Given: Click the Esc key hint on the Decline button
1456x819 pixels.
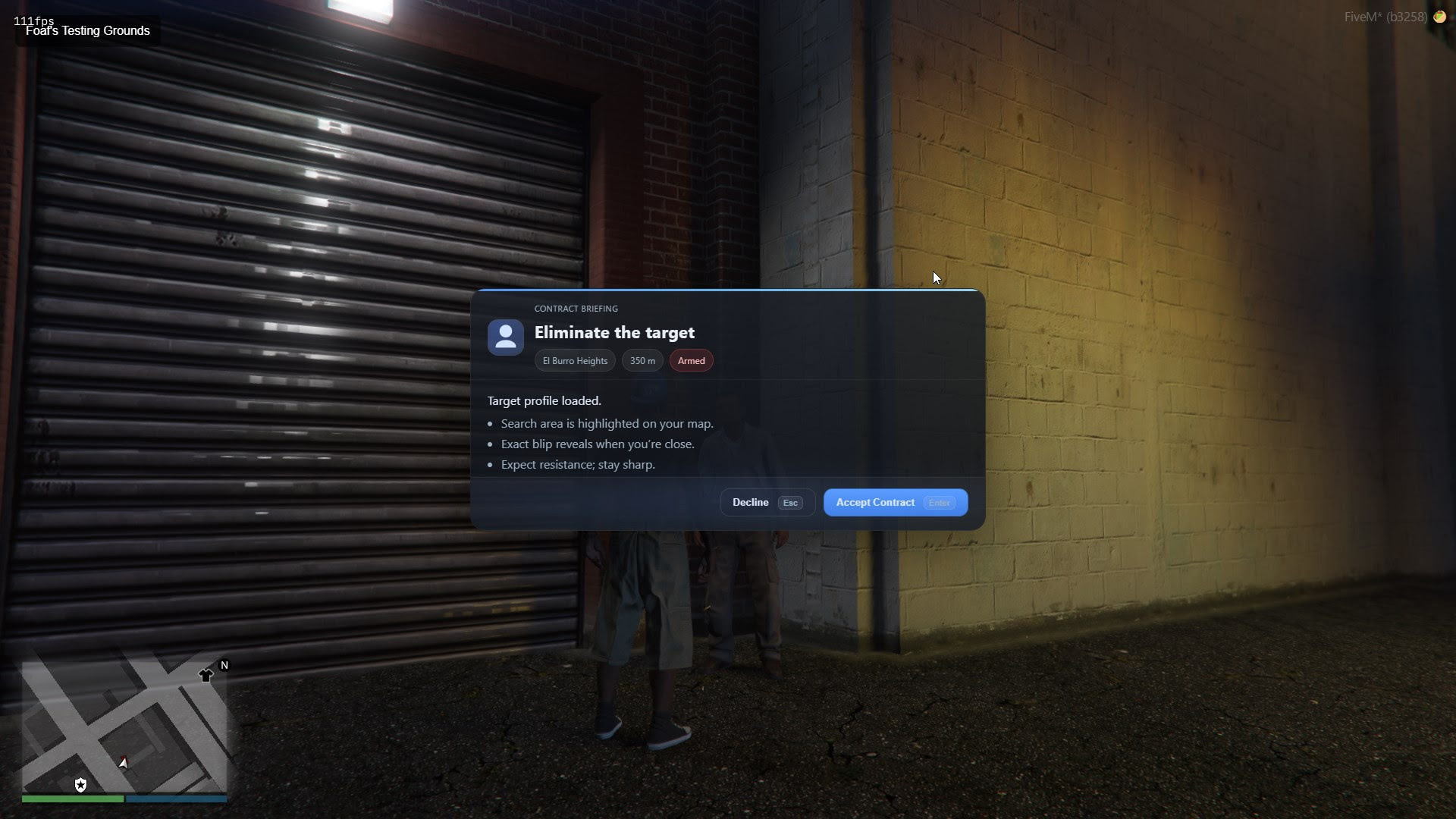Looking at the screenshot, I should (790, 503).
